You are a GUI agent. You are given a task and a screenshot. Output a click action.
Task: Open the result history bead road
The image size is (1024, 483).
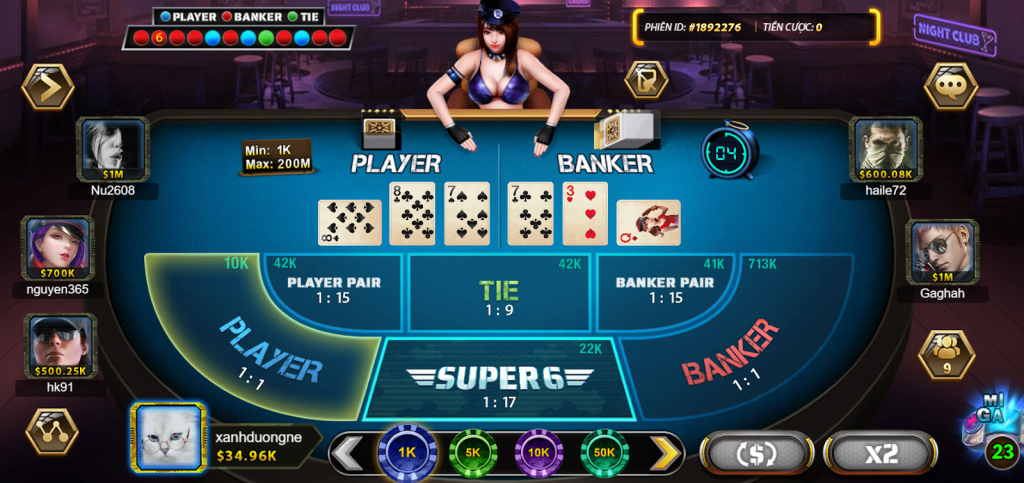pyautogui.click(x=239, y=38)
